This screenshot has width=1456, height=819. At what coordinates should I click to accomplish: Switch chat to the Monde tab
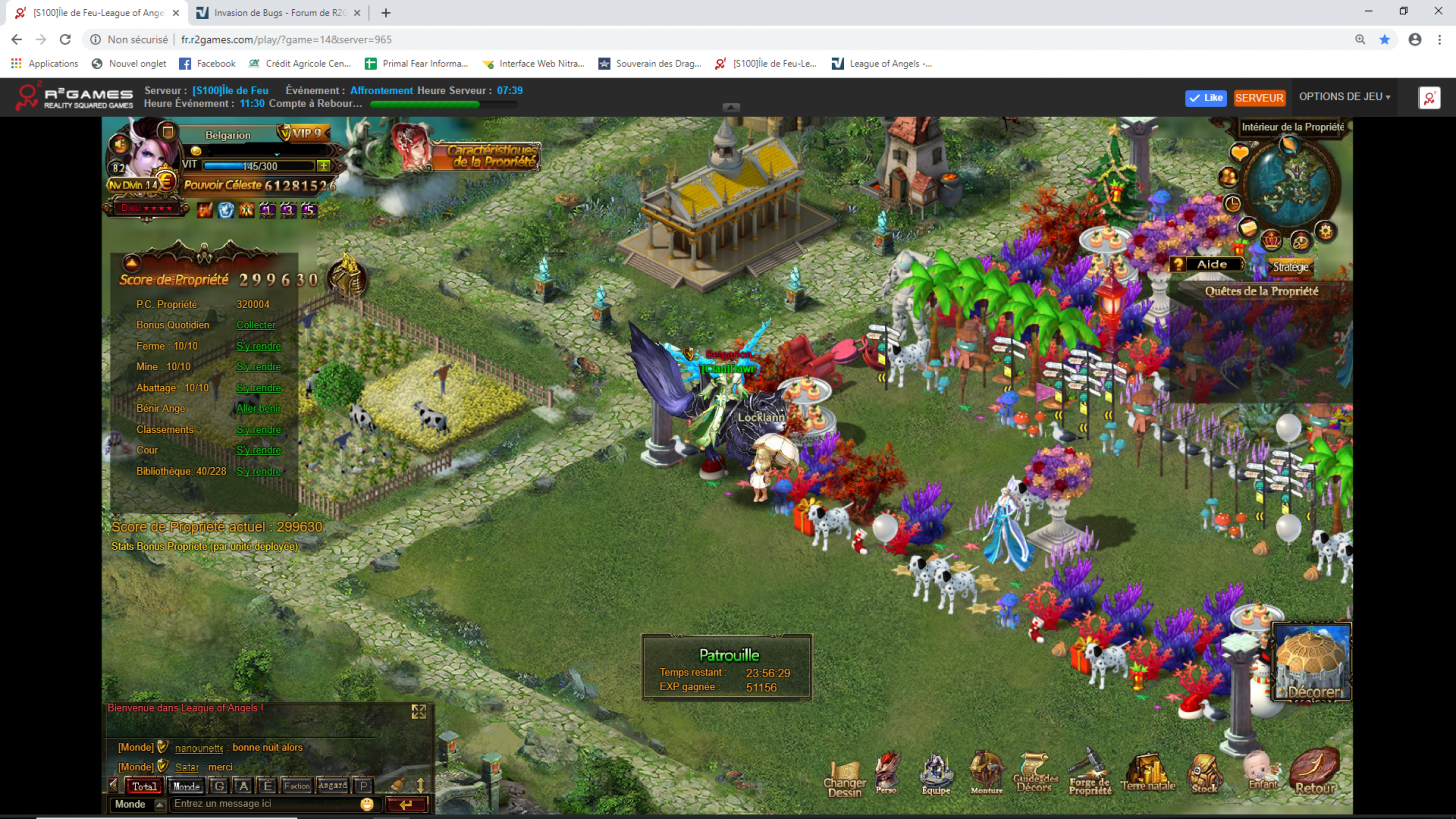coord(185,786)
